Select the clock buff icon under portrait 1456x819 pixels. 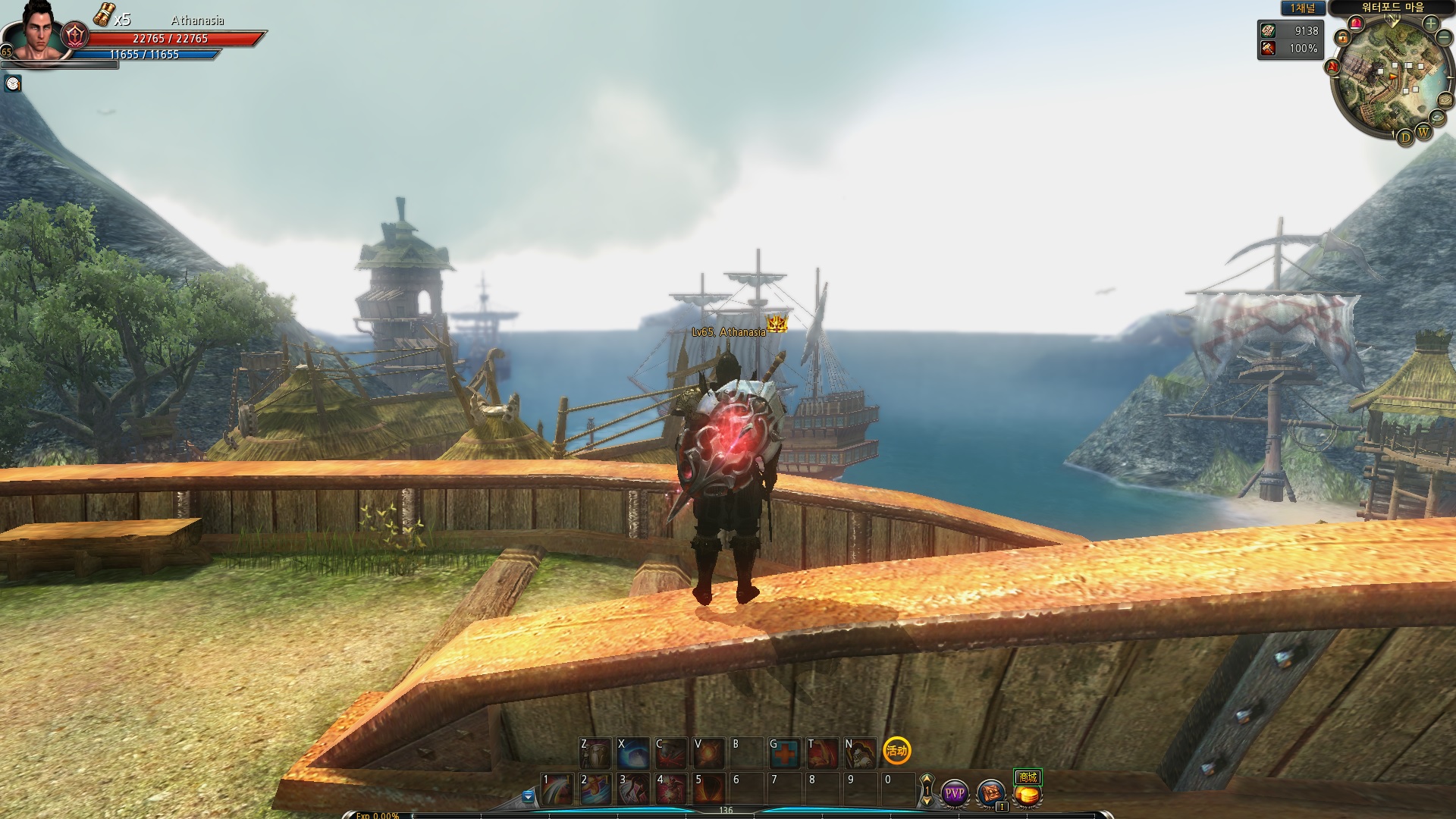click(13, 83)
